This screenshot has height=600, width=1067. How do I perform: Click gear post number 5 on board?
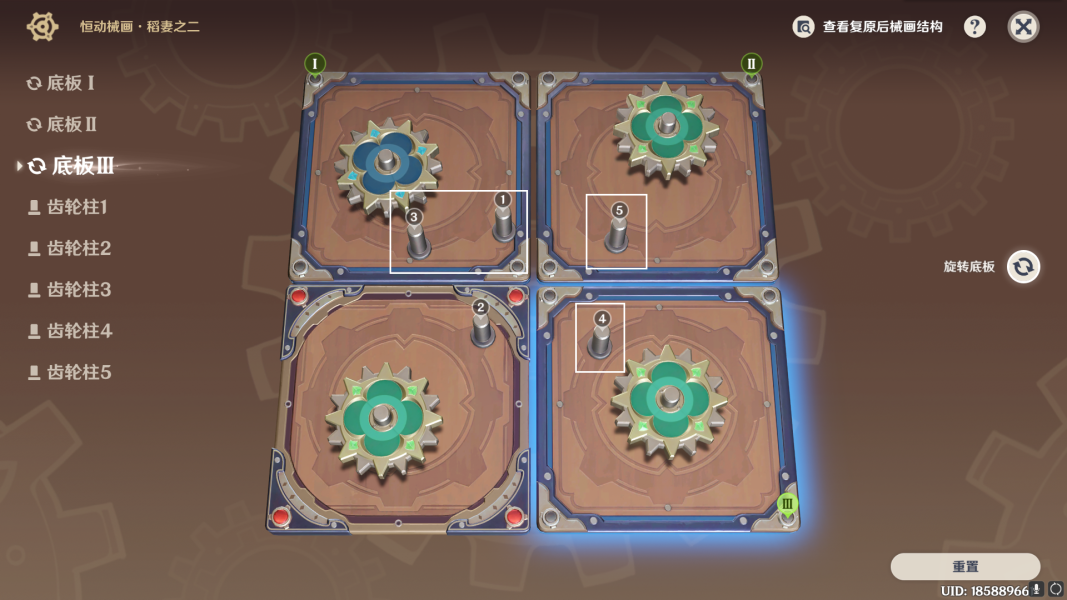click(x=618, y=231)
